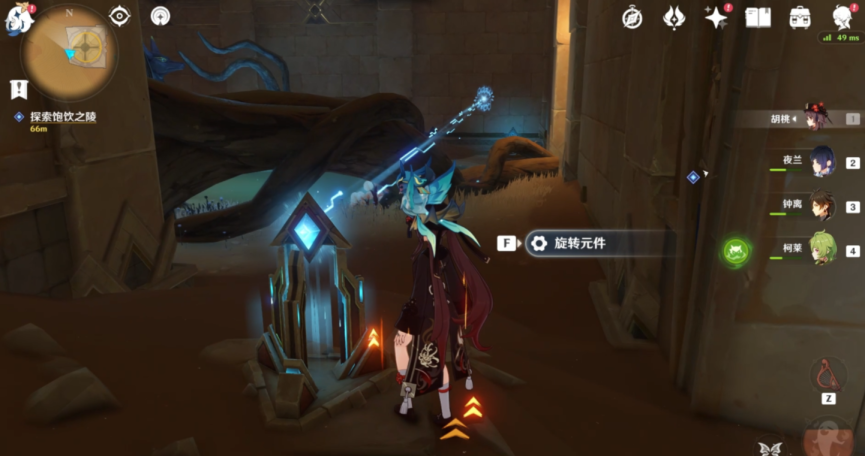Image resolution: width=865 pixels, height=456 pixels.
Task: Choose the 旋转元件 interaction option
Action: (x=580, y=243)
